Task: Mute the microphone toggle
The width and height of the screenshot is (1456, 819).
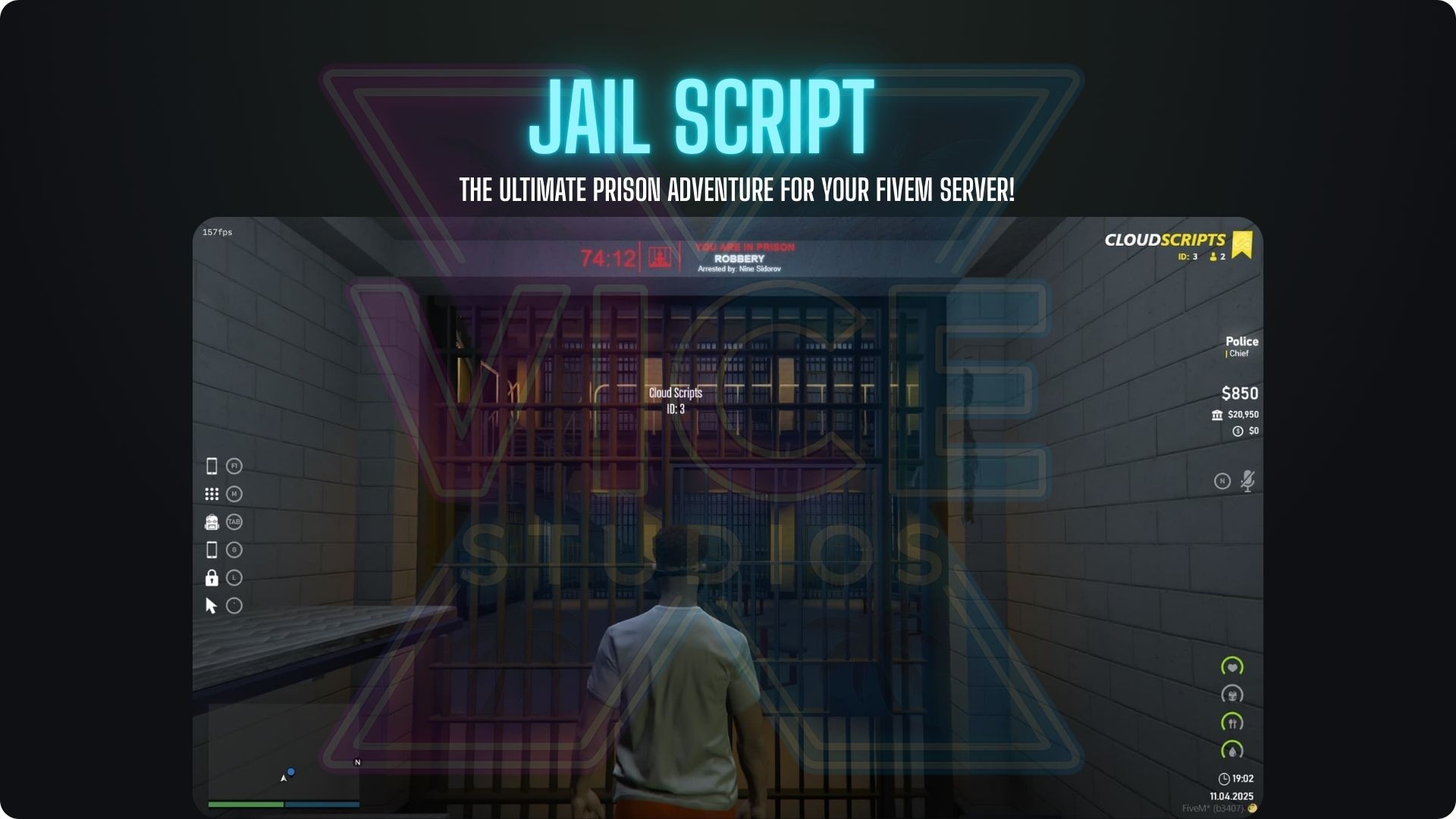Action: point(1247,479)
